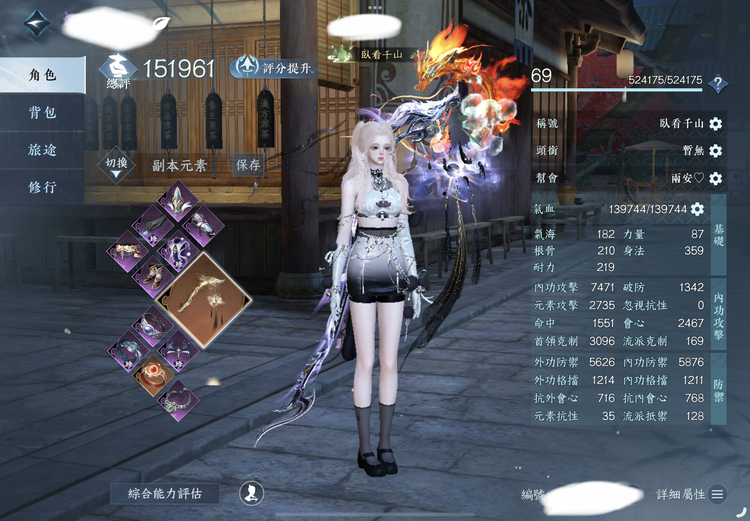Open 詳細屬性 detailed attributes
Screen dimensions: 750x521
point(689,494)
